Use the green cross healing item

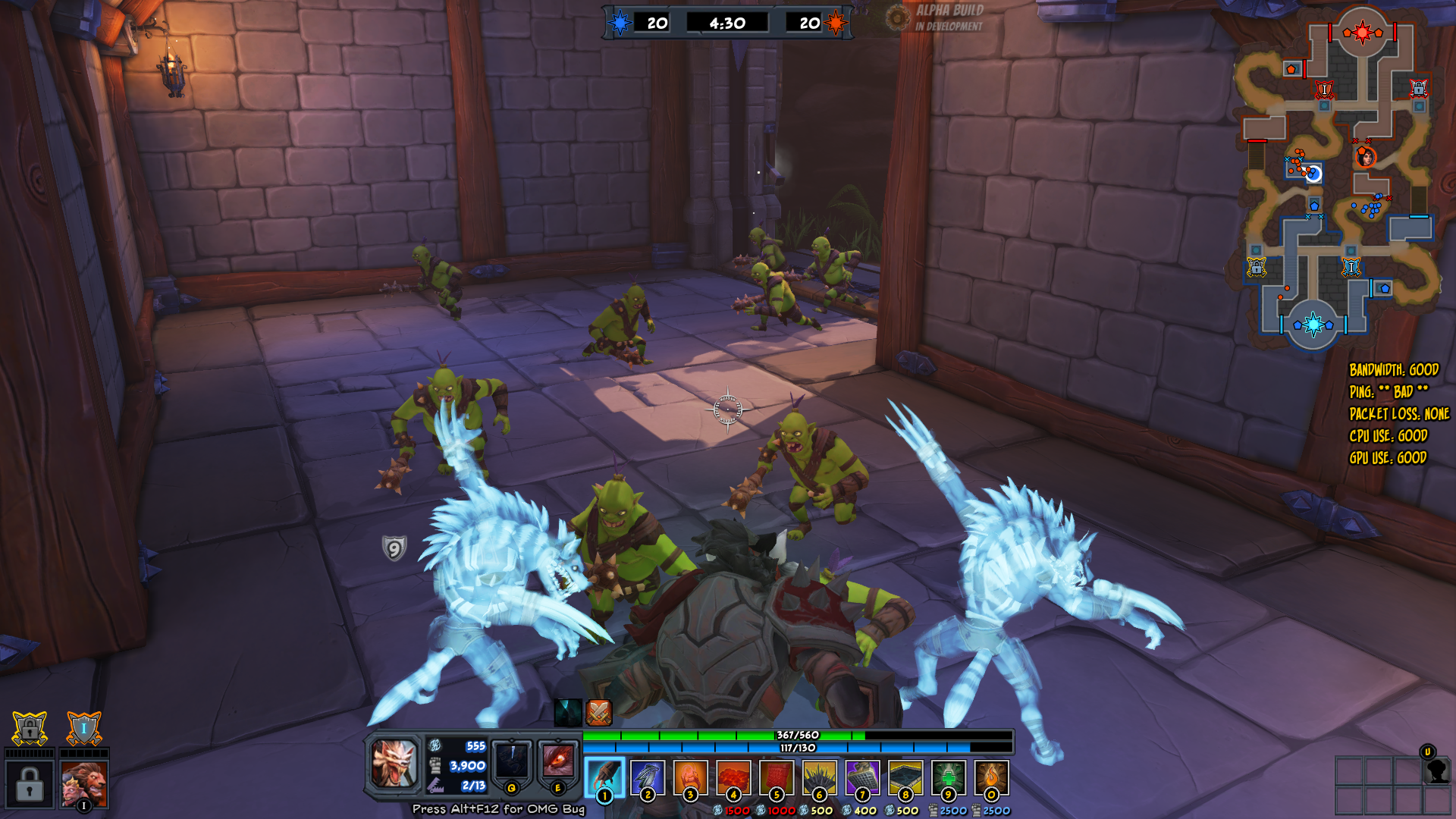coord(948,777)
